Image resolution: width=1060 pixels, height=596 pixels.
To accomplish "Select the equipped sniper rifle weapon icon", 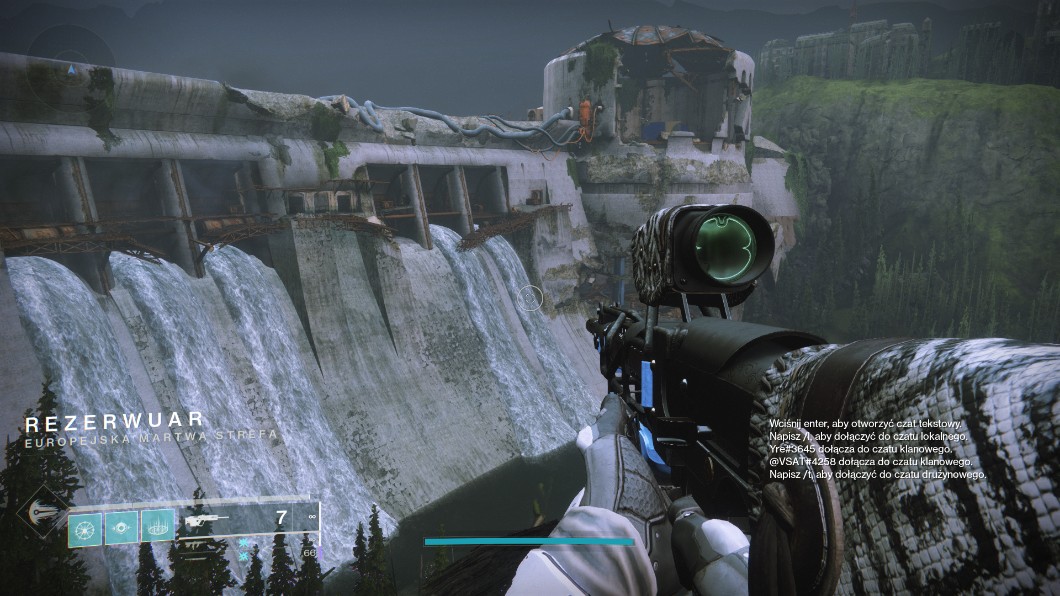I will 206,521.
